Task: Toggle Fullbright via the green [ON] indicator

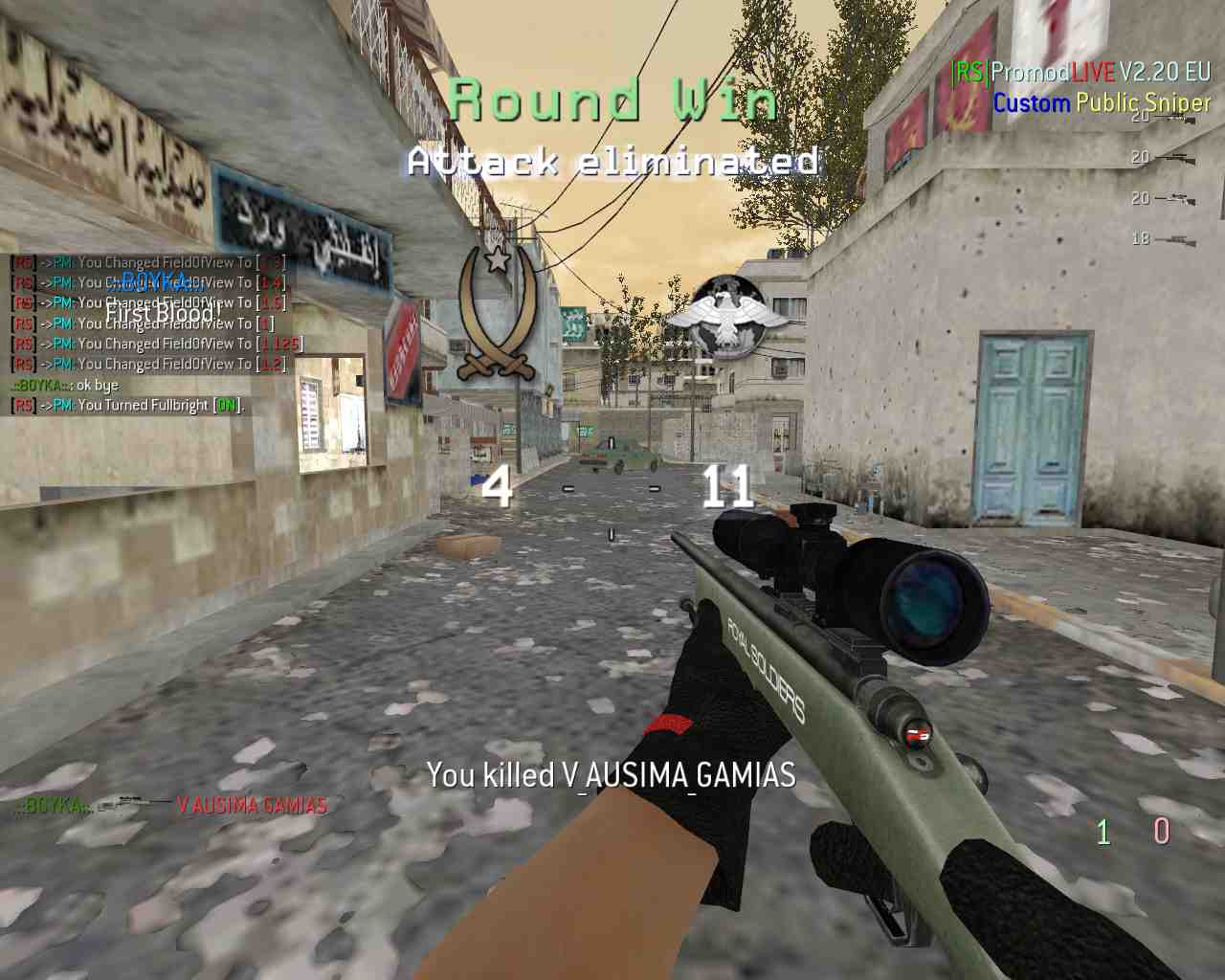Action: click(x=228, y=405)
